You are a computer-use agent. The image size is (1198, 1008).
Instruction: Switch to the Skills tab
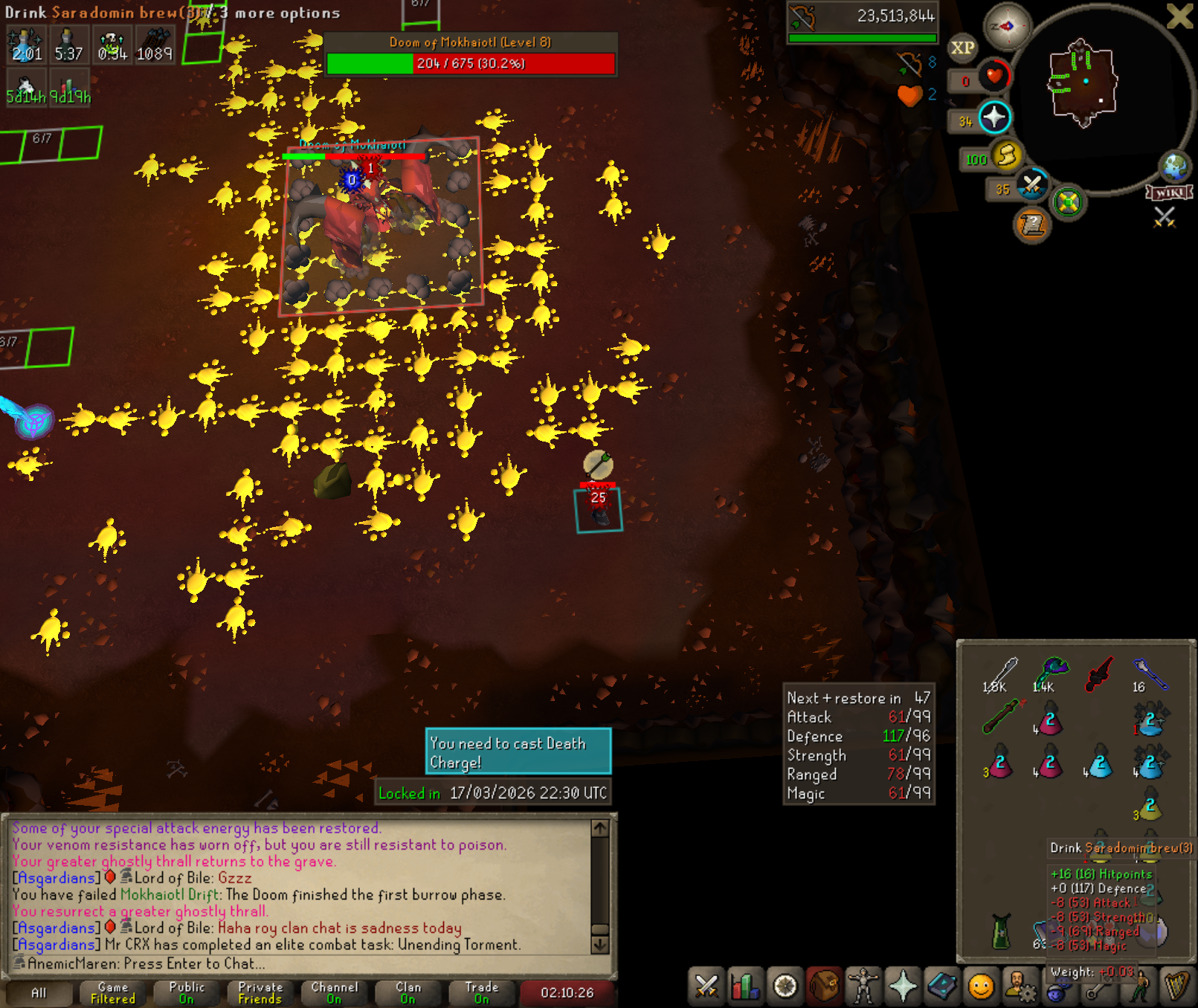click(x=745, y=986)
